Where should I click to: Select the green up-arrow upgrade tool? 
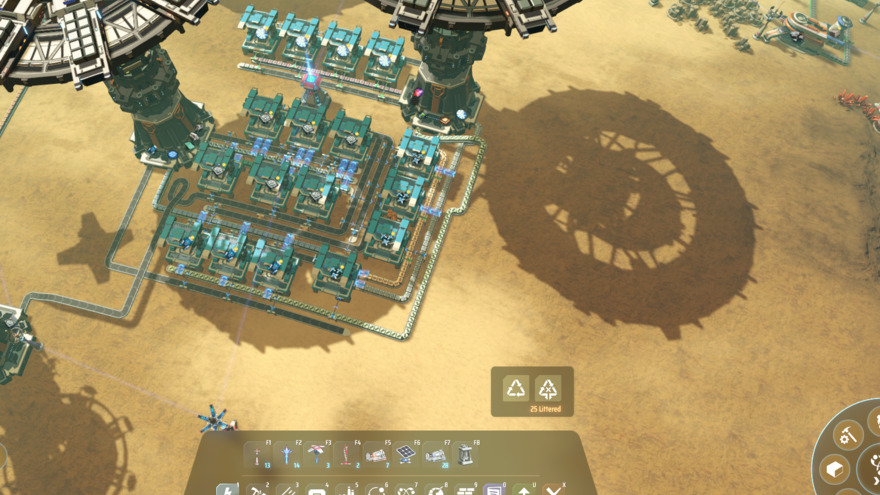(x=523, y=490)
